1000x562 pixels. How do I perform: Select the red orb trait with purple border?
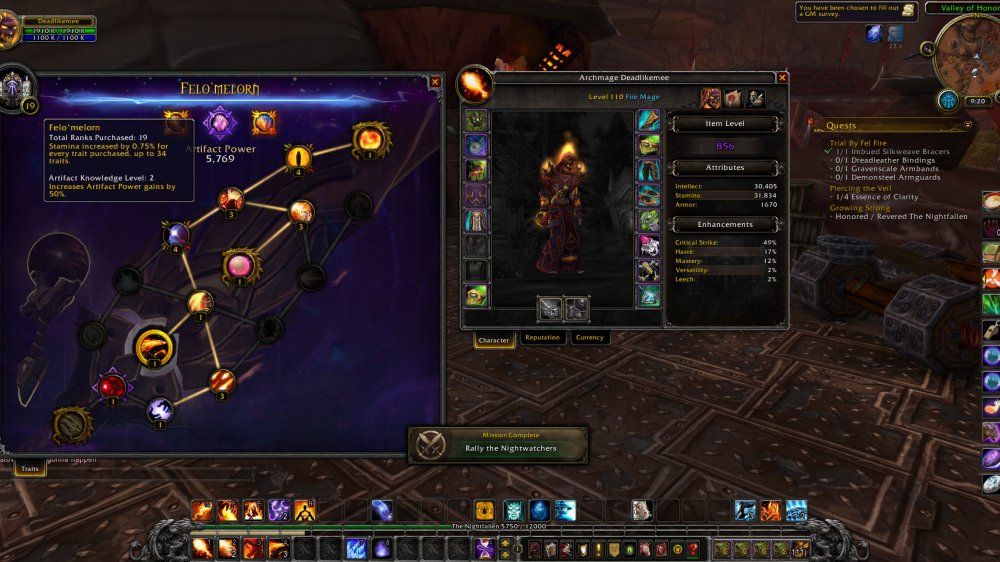[x=112, y=385]
